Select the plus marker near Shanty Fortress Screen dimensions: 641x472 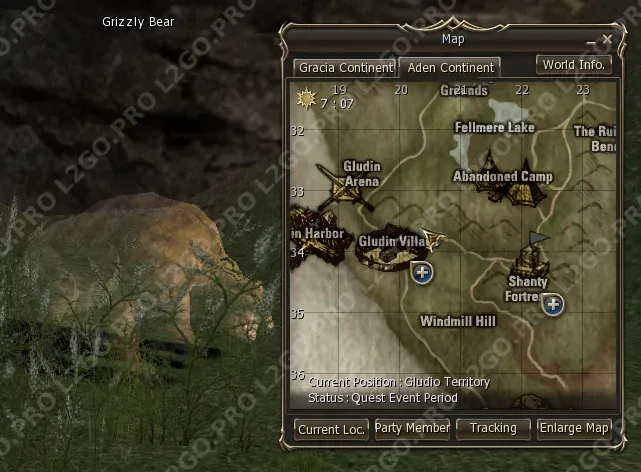(x=552, y=304)
